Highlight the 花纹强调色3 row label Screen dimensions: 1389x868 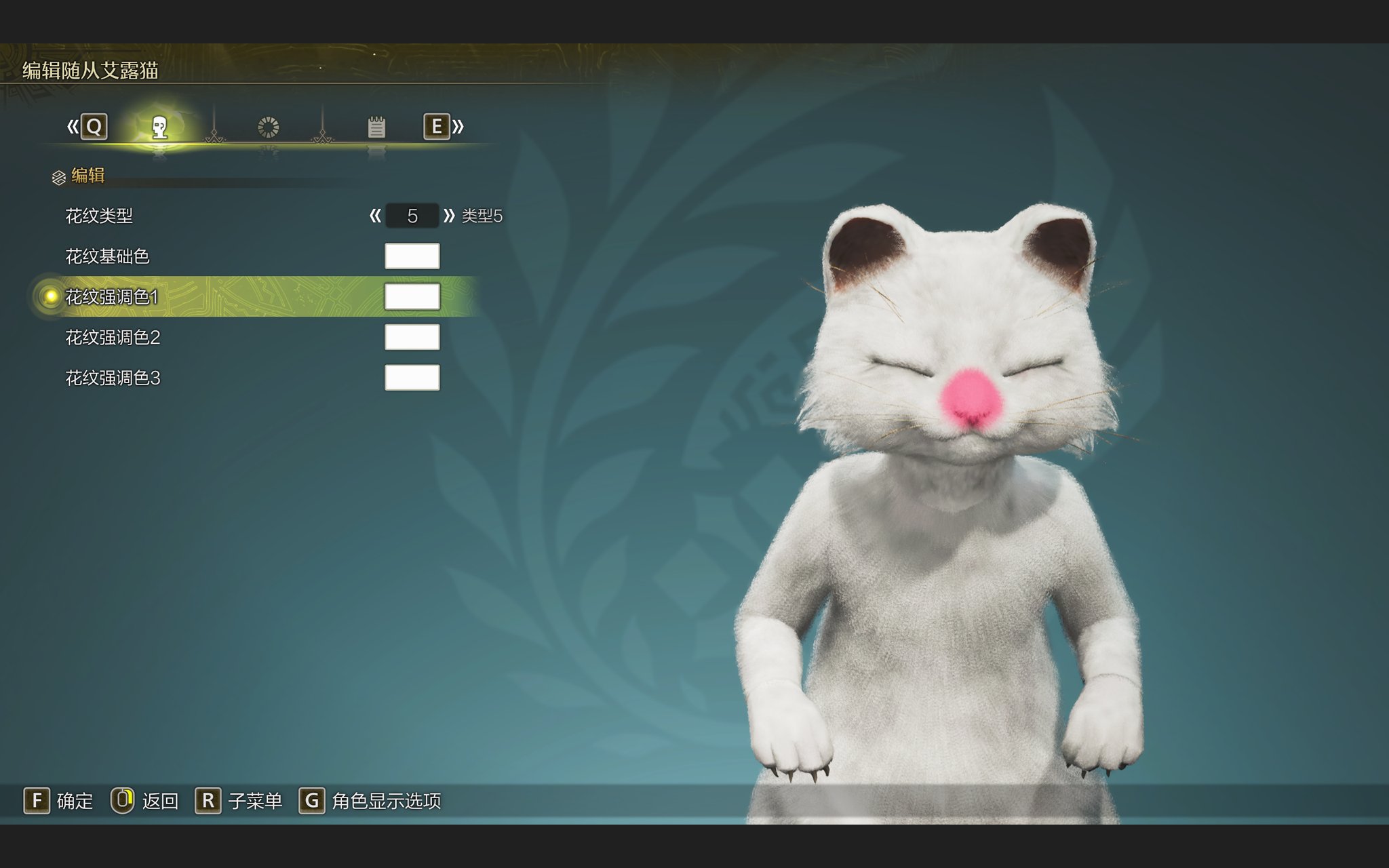click(x=113, y=378)
